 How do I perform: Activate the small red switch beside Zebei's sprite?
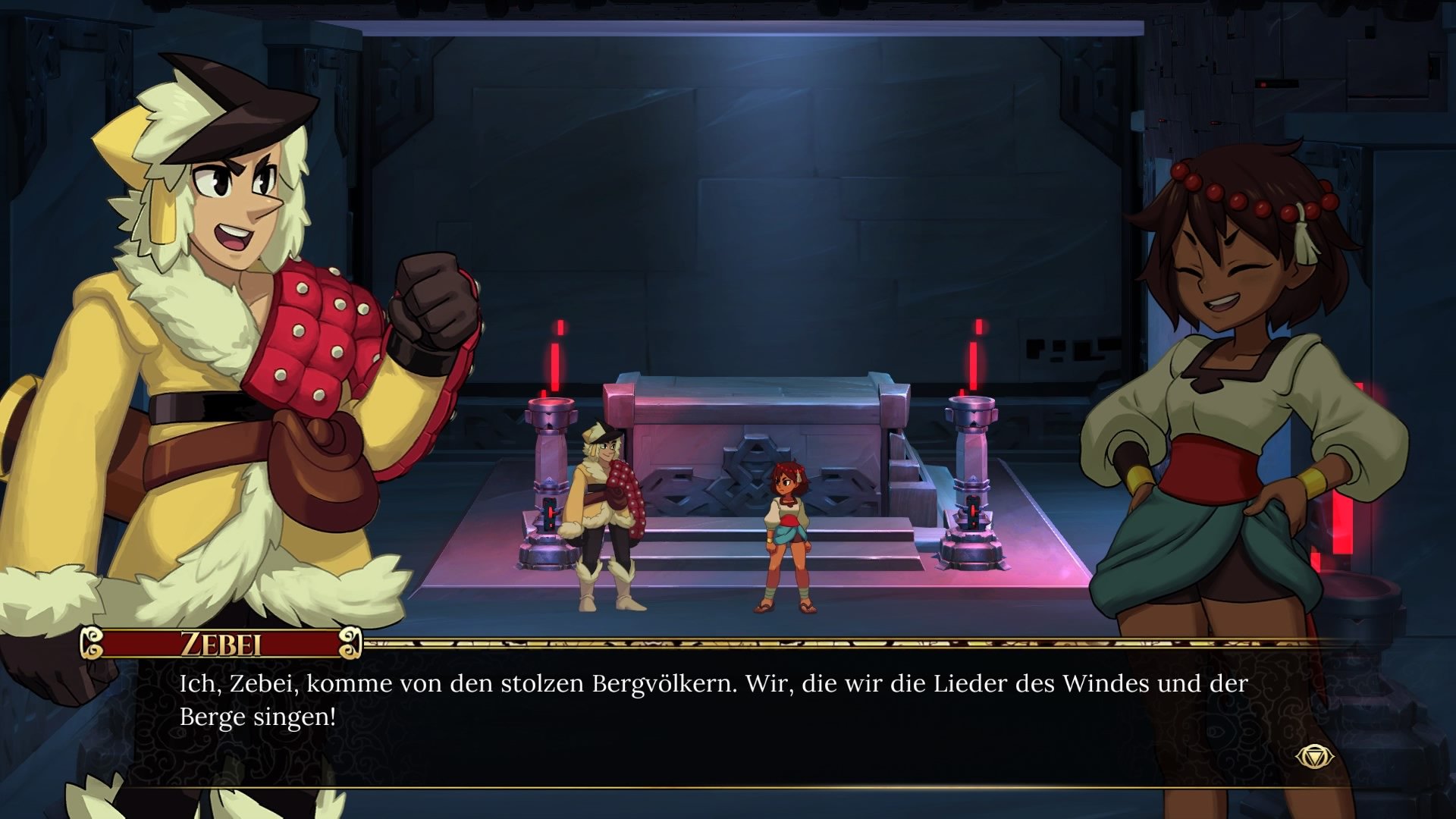pyautogui.click(x=550, y=512)
